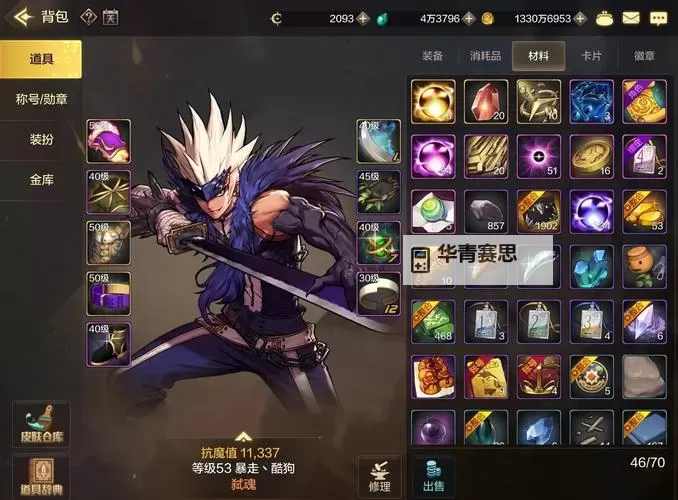
Task: Open the chat bubble icon in top bar
Action: click(658, 18)
